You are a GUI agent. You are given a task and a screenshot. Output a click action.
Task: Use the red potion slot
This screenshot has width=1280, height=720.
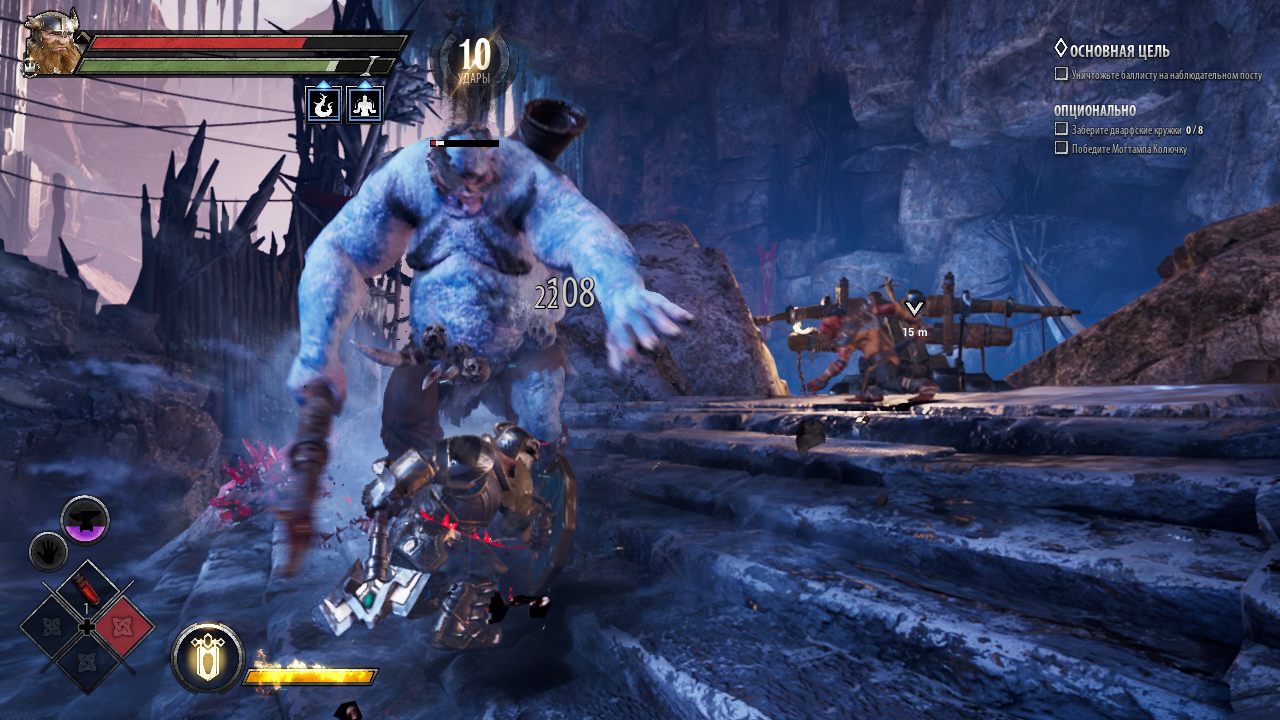point(87,590)
